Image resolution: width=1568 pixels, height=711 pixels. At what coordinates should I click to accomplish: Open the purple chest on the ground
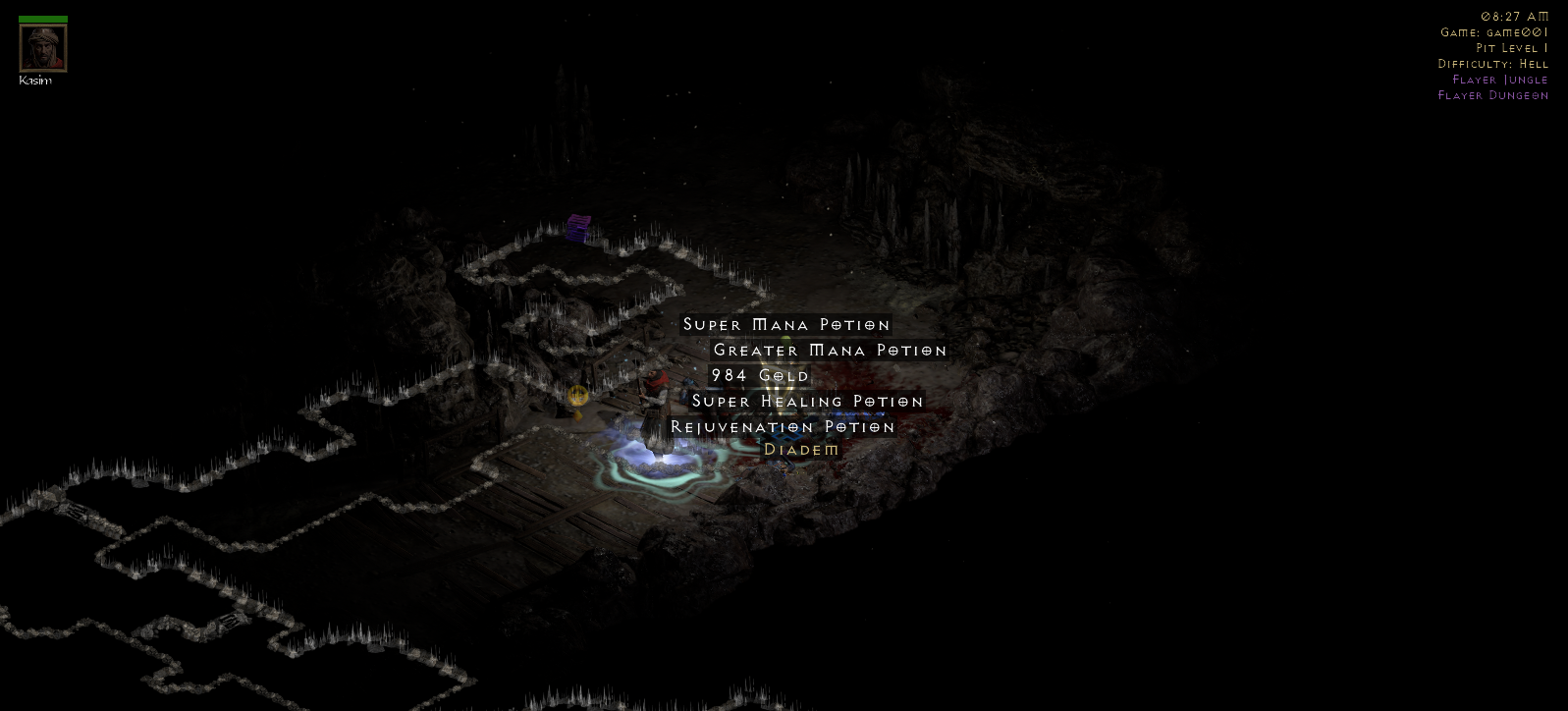tap(576, 227)
